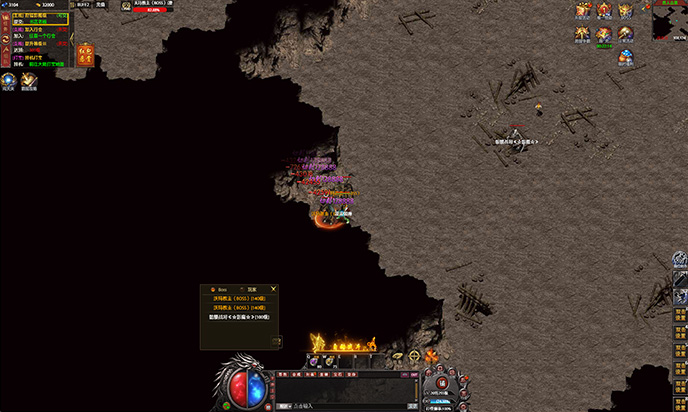This screenshot has height=412, width=688.
Task: Open the golden sword icon beside blue orb
Action: (28, 79)
